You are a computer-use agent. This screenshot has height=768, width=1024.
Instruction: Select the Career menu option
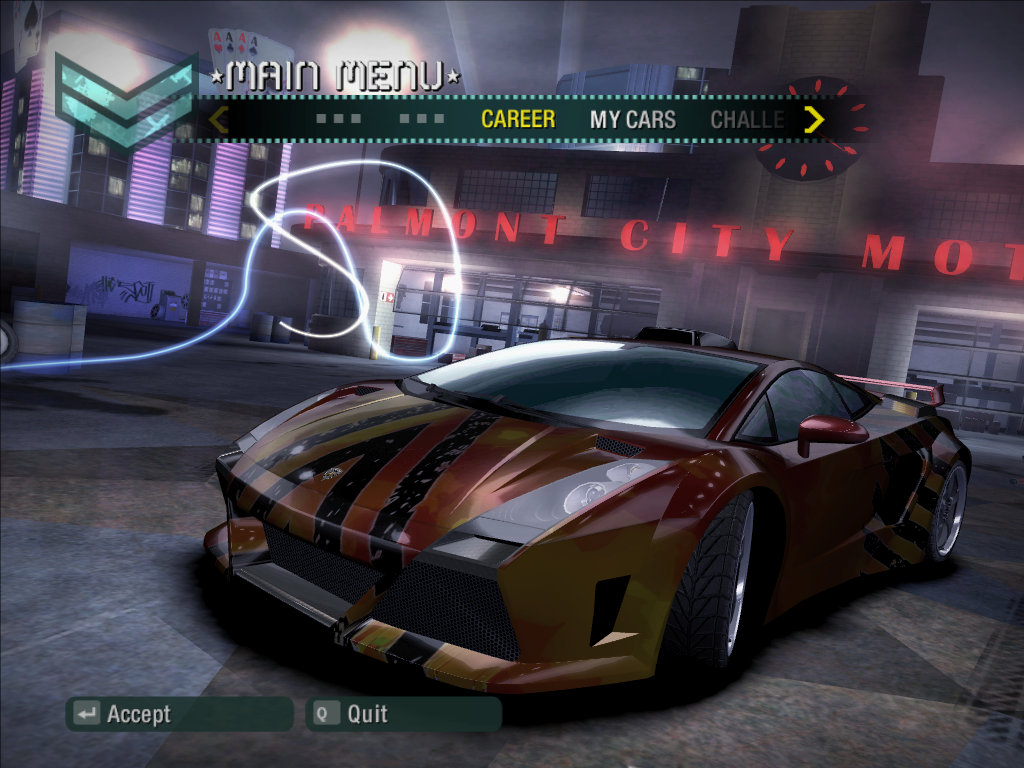[x=518, y=119]
